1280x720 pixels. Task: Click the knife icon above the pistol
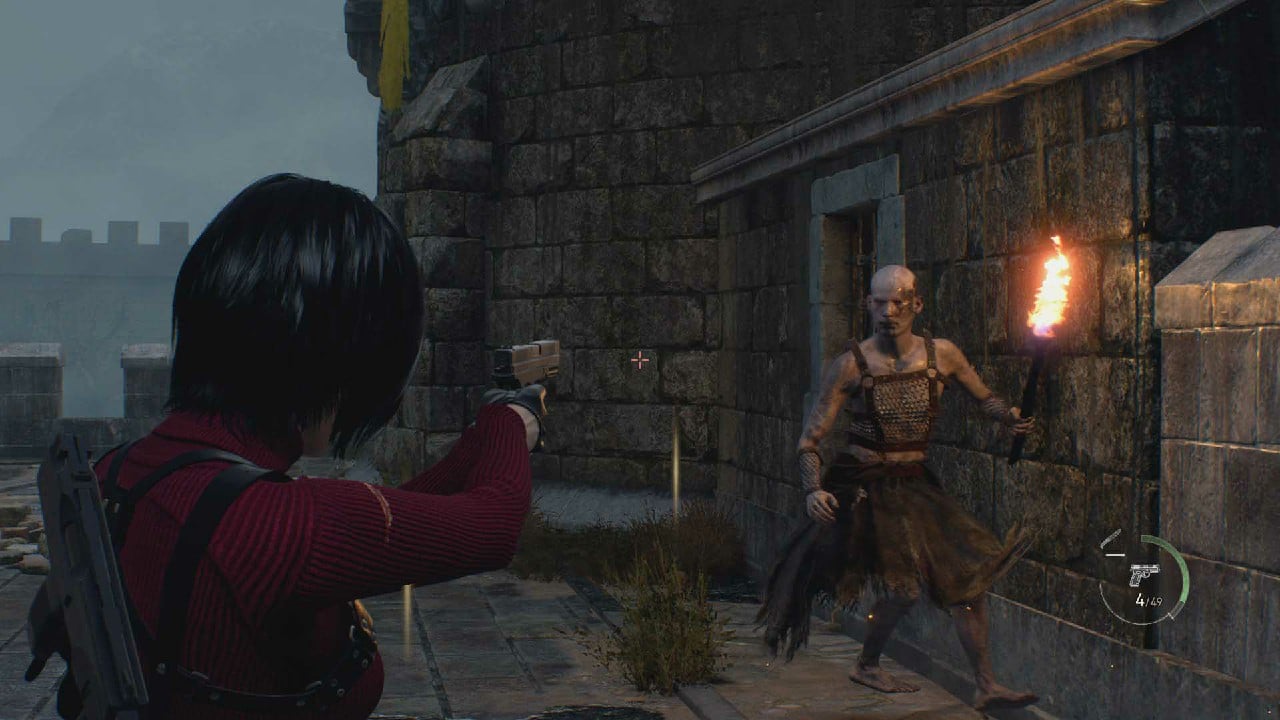point(1110,537)
